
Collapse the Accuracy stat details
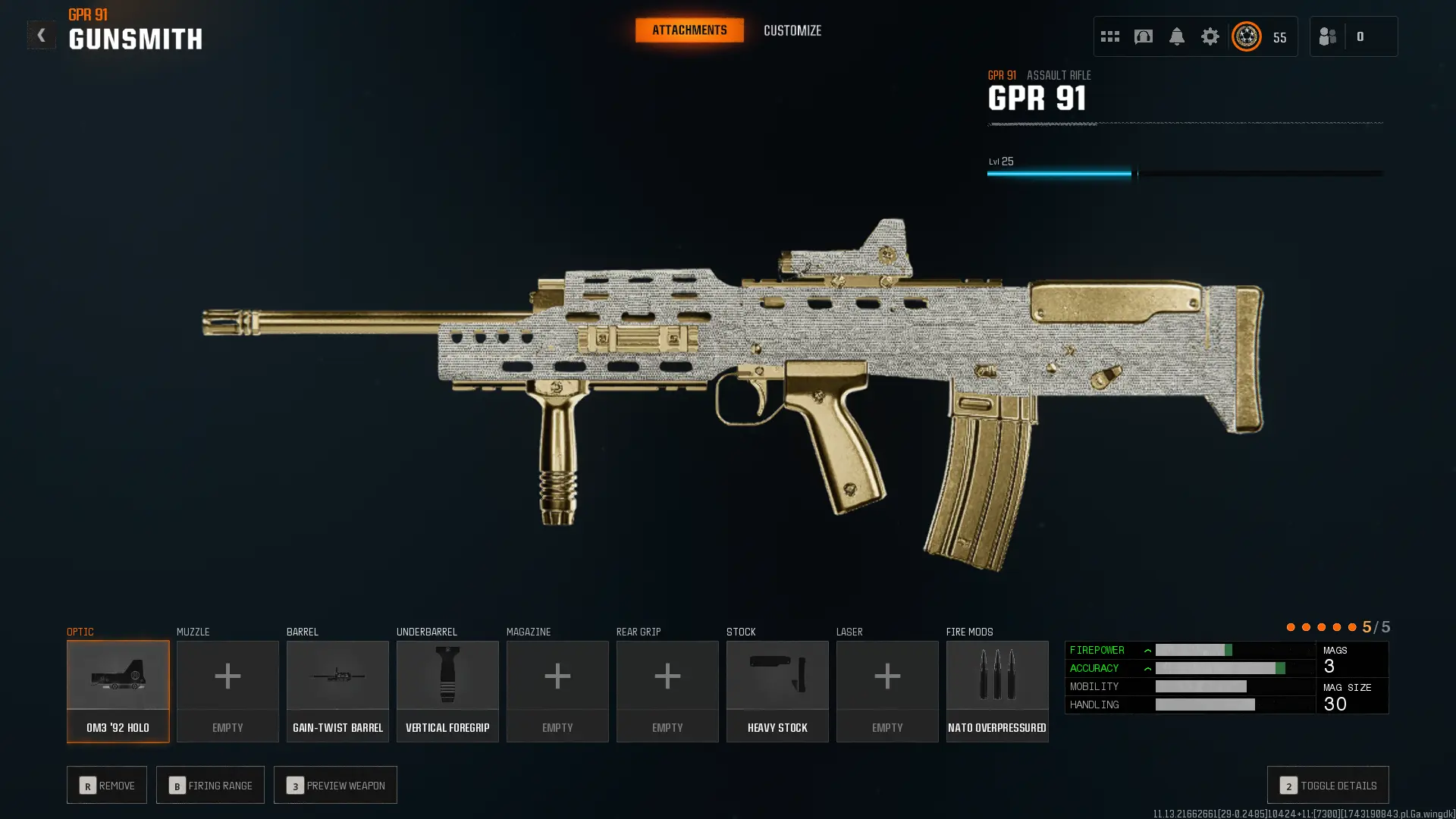pos(1147,668)
